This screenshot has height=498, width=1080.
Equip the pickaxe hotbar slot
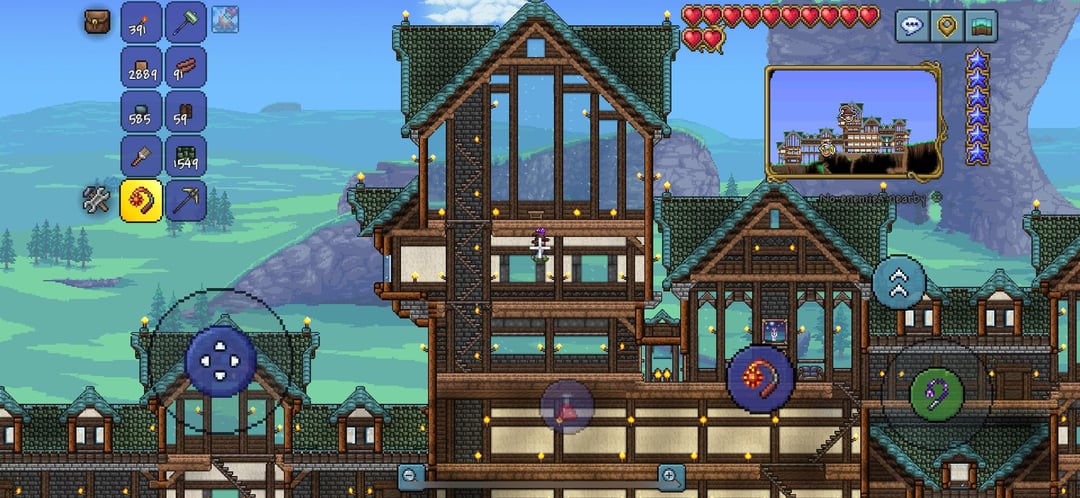[x=185, y=200]
